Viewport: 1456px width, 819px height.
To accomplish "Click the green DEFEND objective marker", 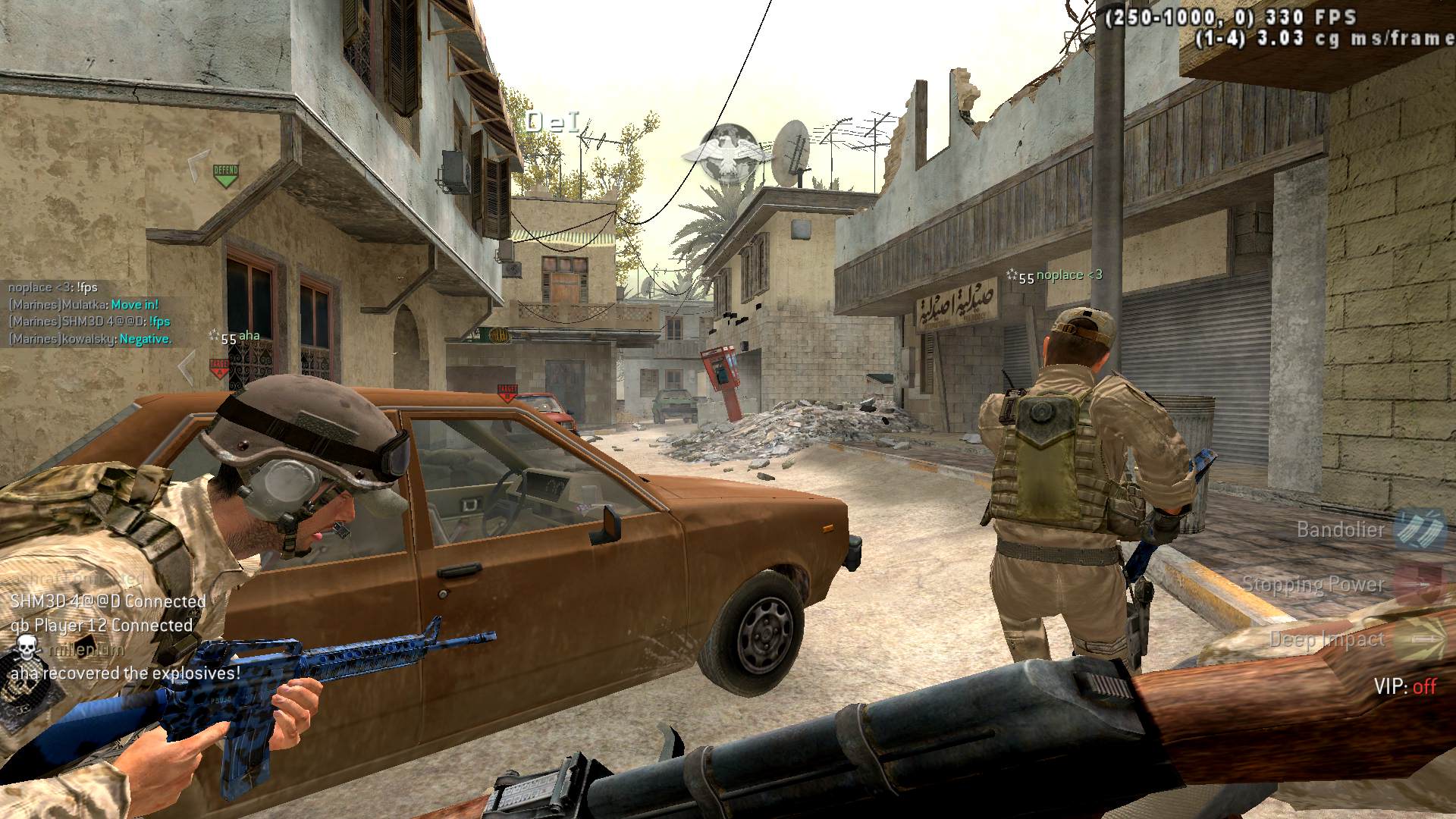I will coord(225,174).
